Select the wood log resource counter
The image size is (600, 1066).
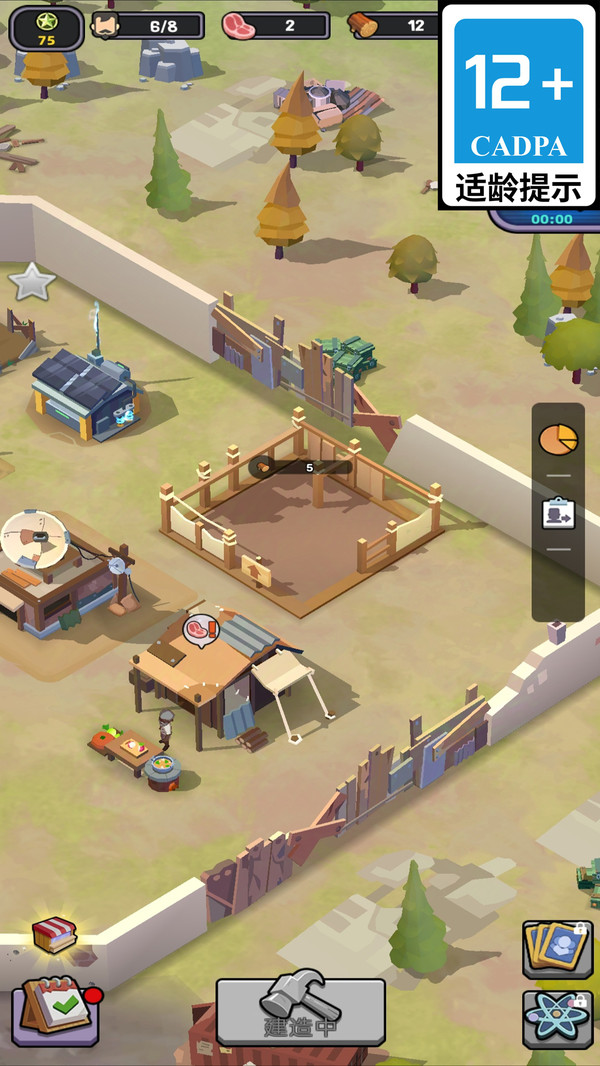pos(395,25)
